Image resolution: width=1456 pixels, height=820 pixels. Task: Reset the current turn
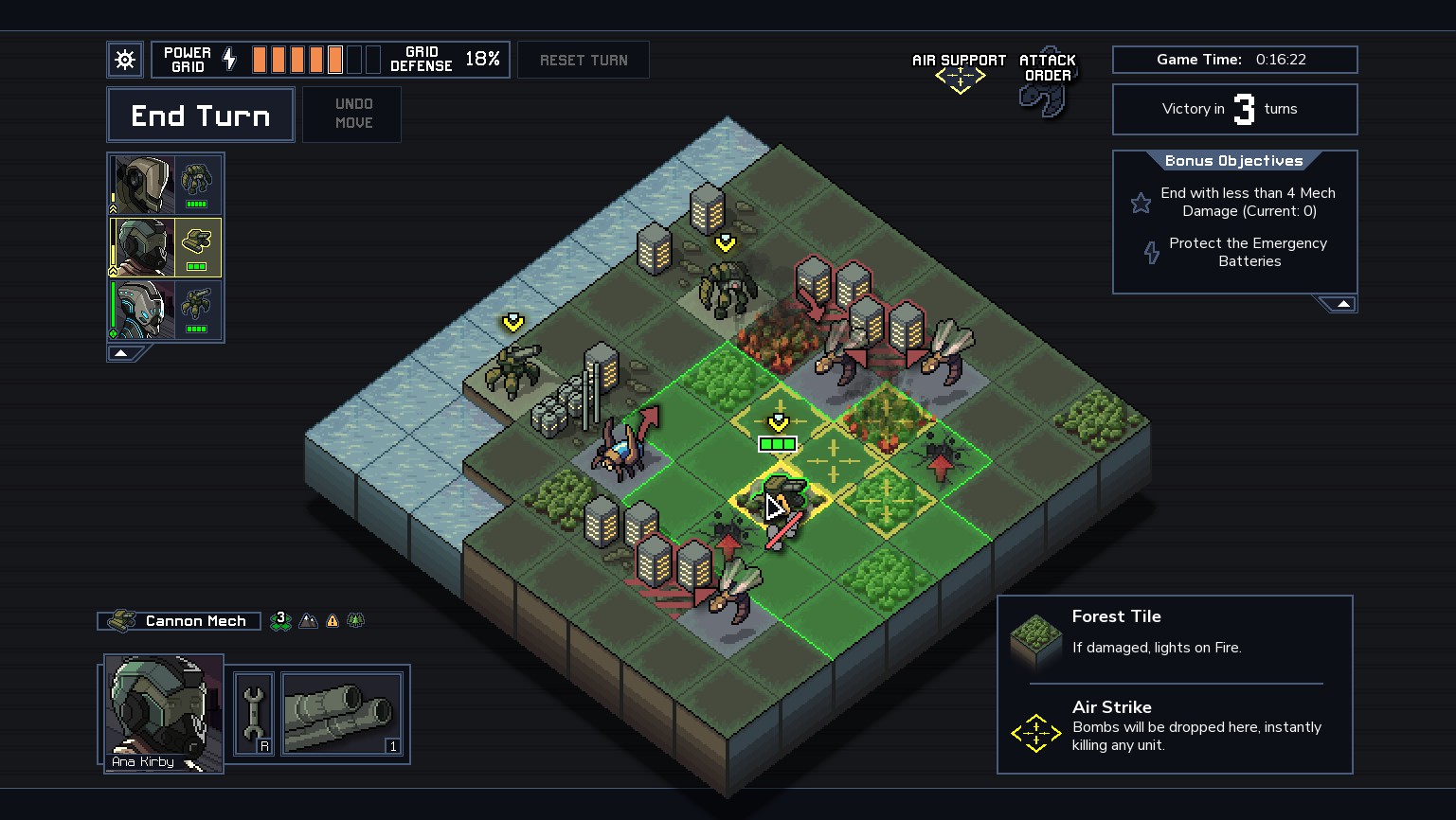tap(584, 60)
